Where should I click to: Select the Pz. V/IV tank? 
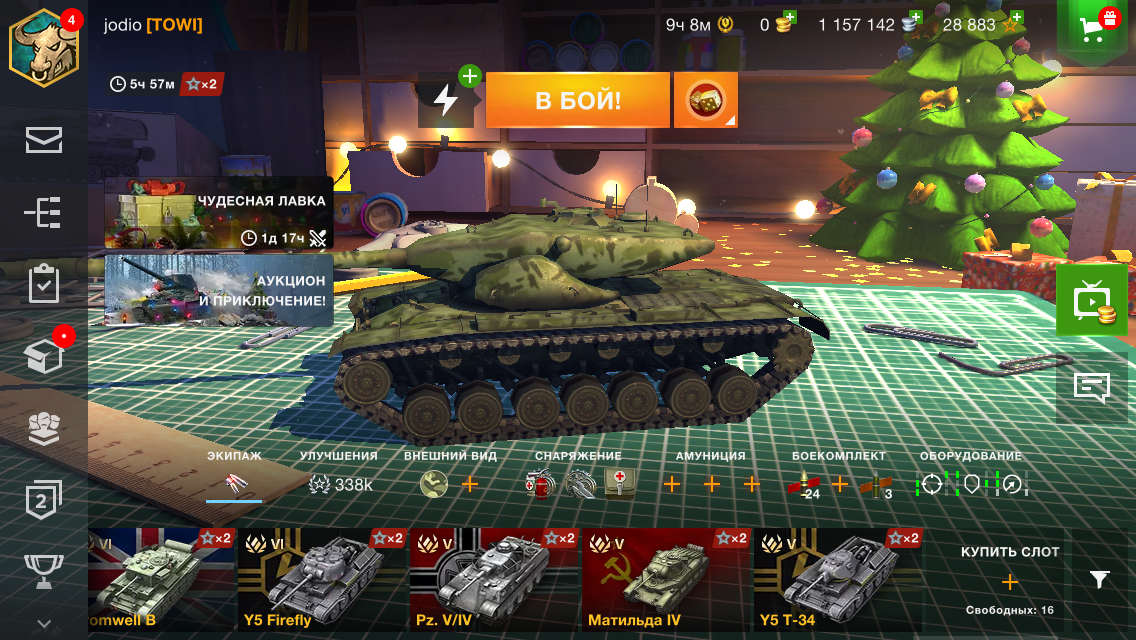click(x=494, y=579)
